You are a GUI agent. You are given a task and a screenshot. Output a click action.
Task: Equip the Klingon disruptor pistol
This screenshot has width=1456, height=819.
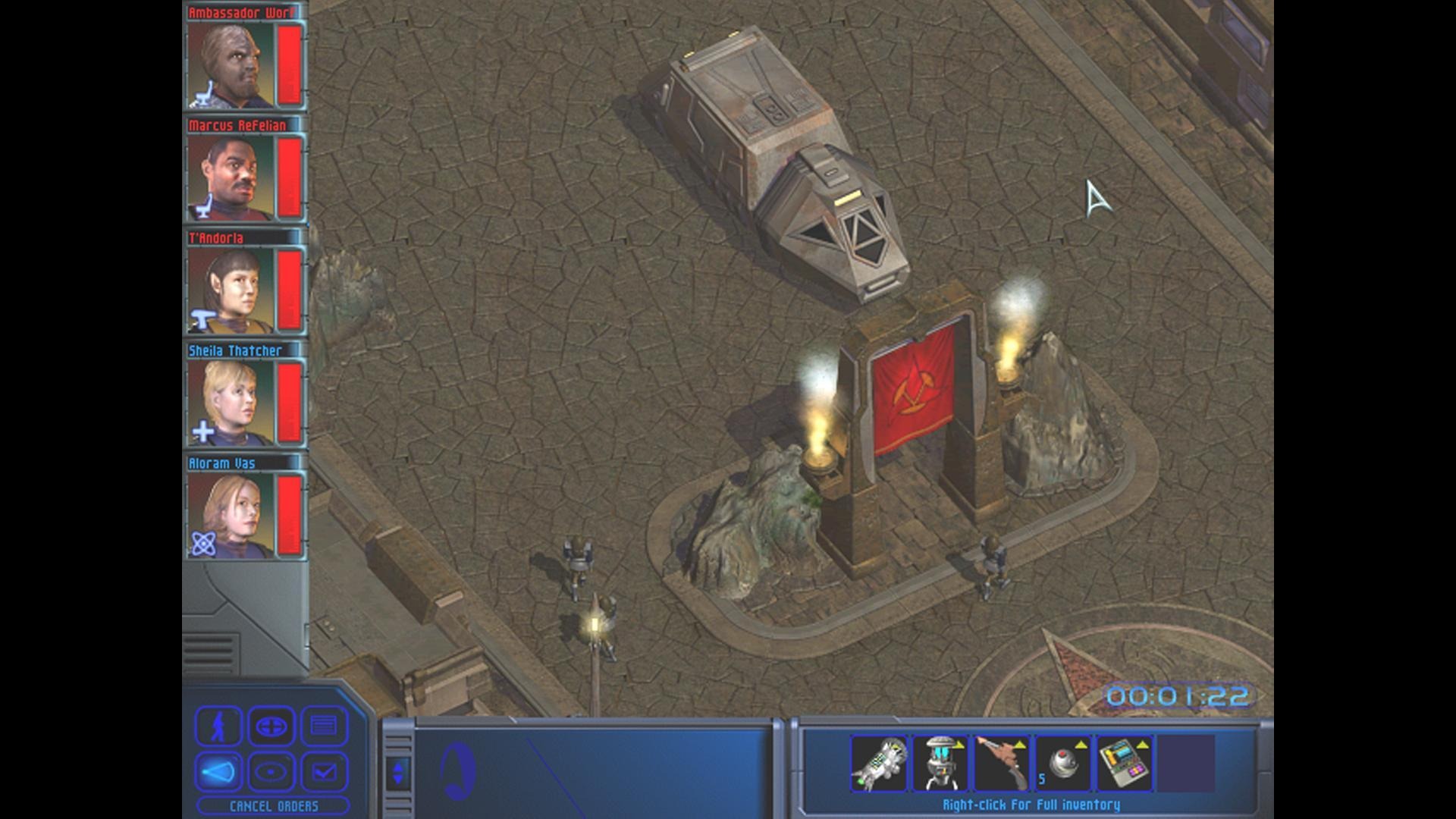pyautogui.click(x=1002, y=763)
